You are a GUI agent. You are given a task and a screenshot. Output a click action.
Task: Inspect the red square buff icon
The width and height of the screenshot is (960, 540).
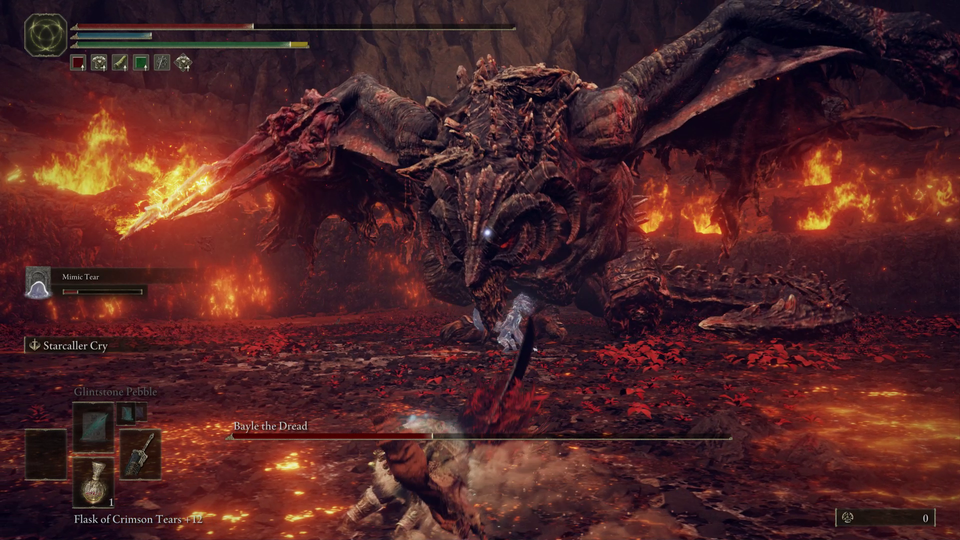78,63
